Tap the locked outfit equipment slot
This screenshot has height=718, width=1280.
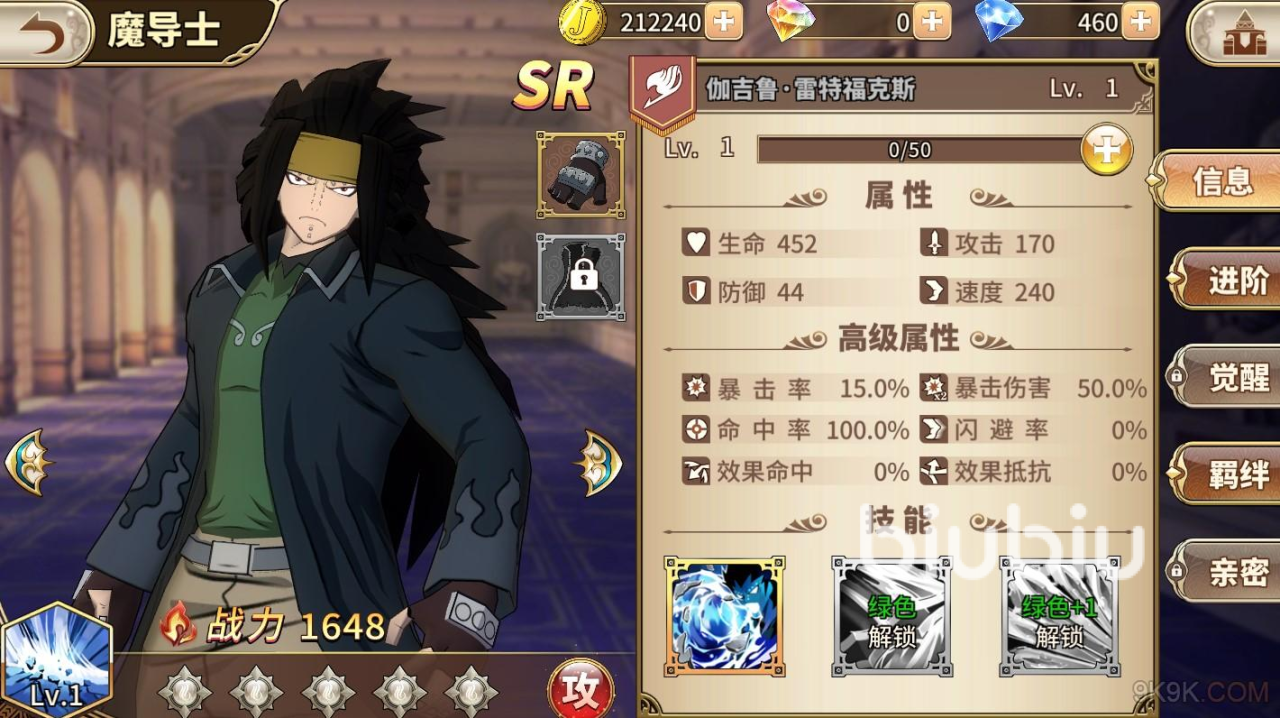click(x=581, y=277)
